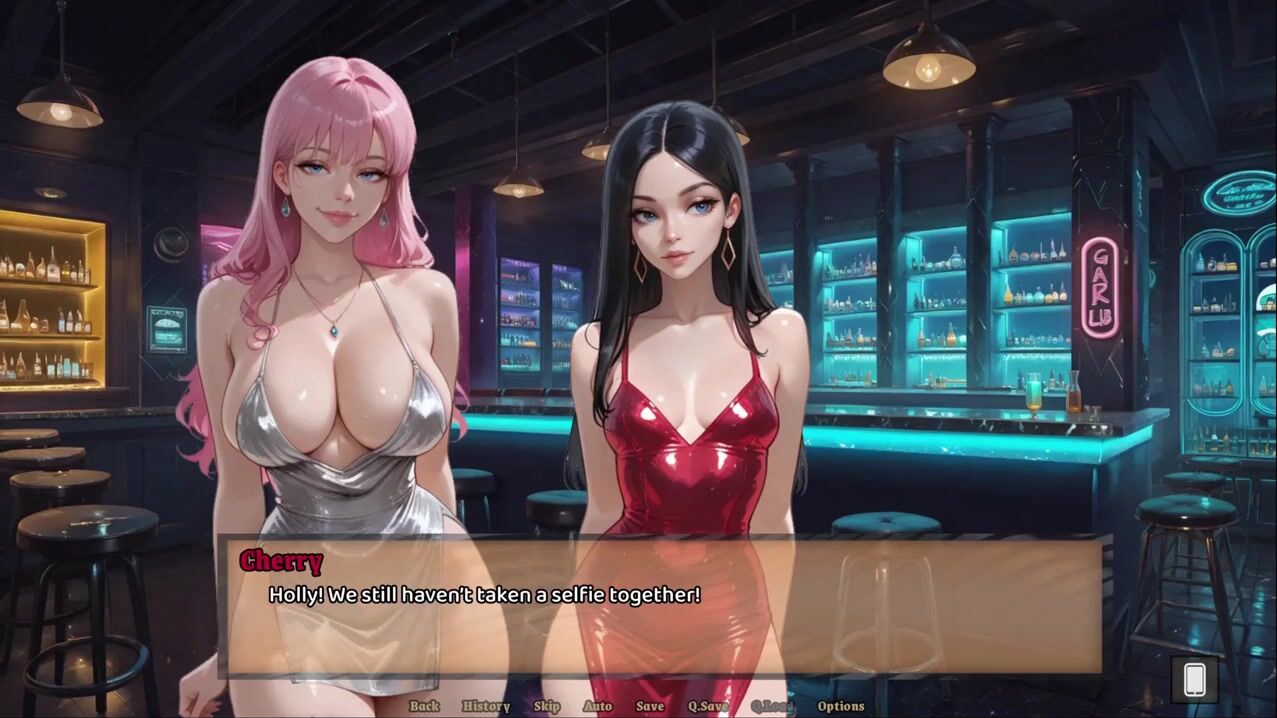Click Q.Save to quick save
This screenshot has height=718, width=1277.
[708, 706]
